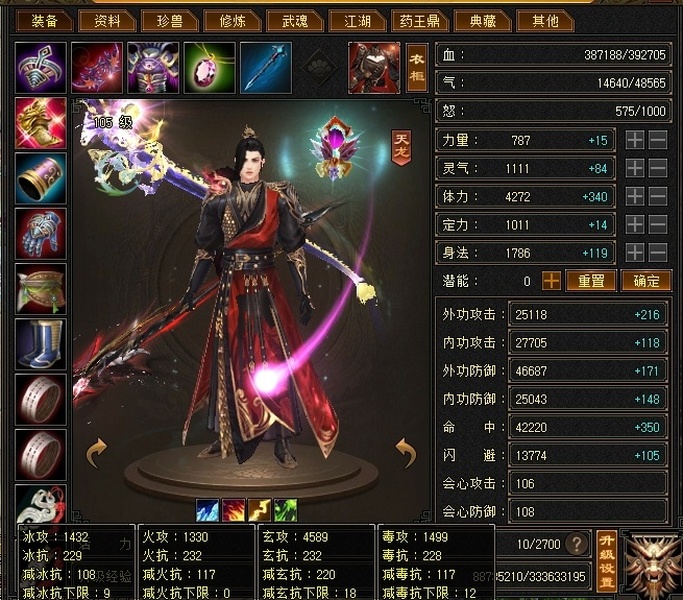The image size is (683, 600).
Task: Click the question mark help button
Action: [575, 545]
